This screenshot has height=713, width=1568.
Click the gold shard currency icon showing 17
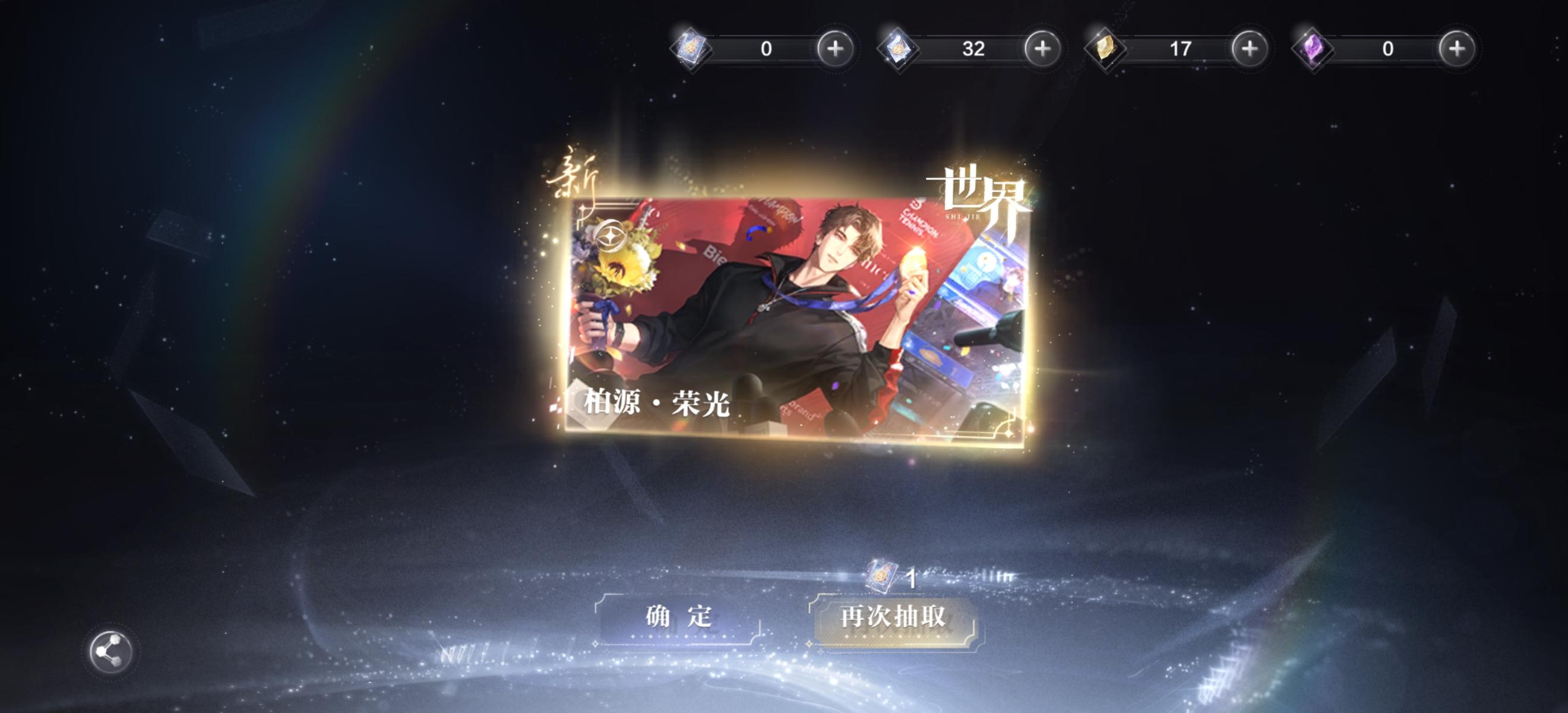coord(1105,50)
